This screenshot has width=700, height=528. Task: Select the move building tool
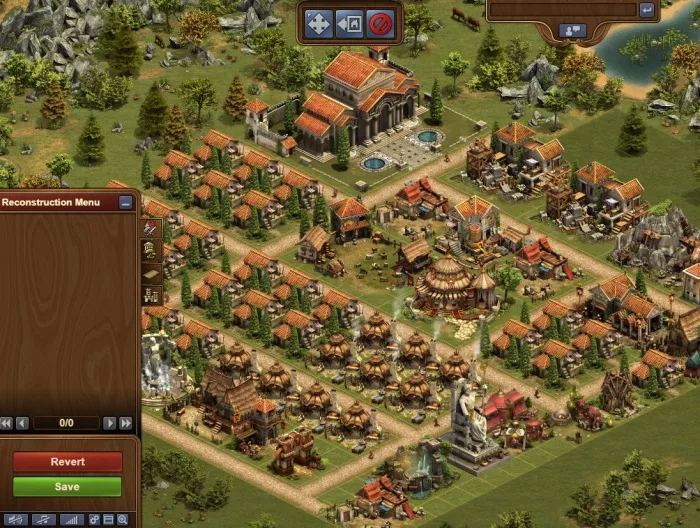[x=318, y=22]
